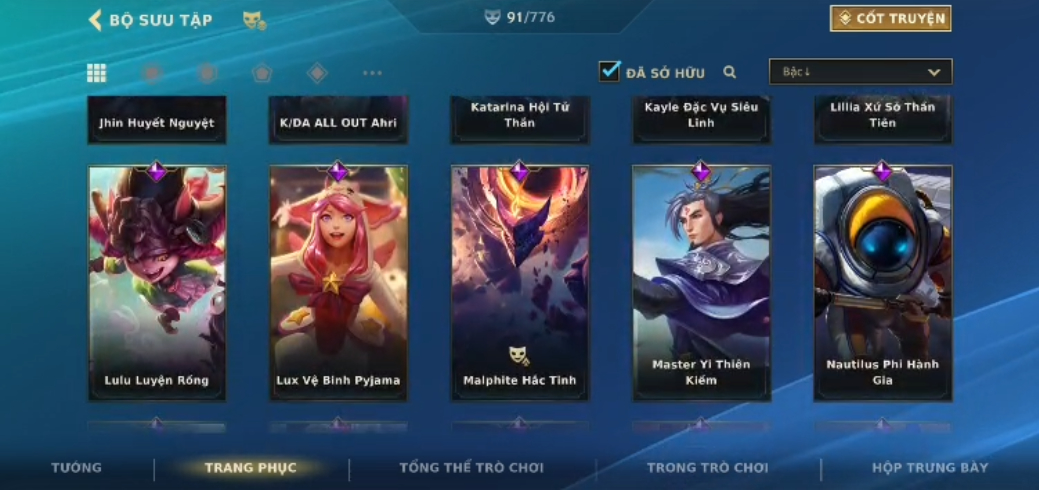
Task: Go back from Bộ Sưu Tập
Action: tap(96, 19)
